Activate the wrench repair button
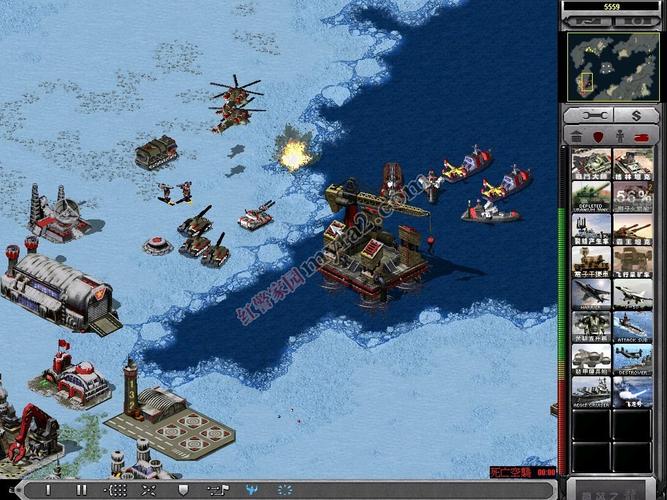The height and width of the screenshot is (500, 667). [591, 115]
